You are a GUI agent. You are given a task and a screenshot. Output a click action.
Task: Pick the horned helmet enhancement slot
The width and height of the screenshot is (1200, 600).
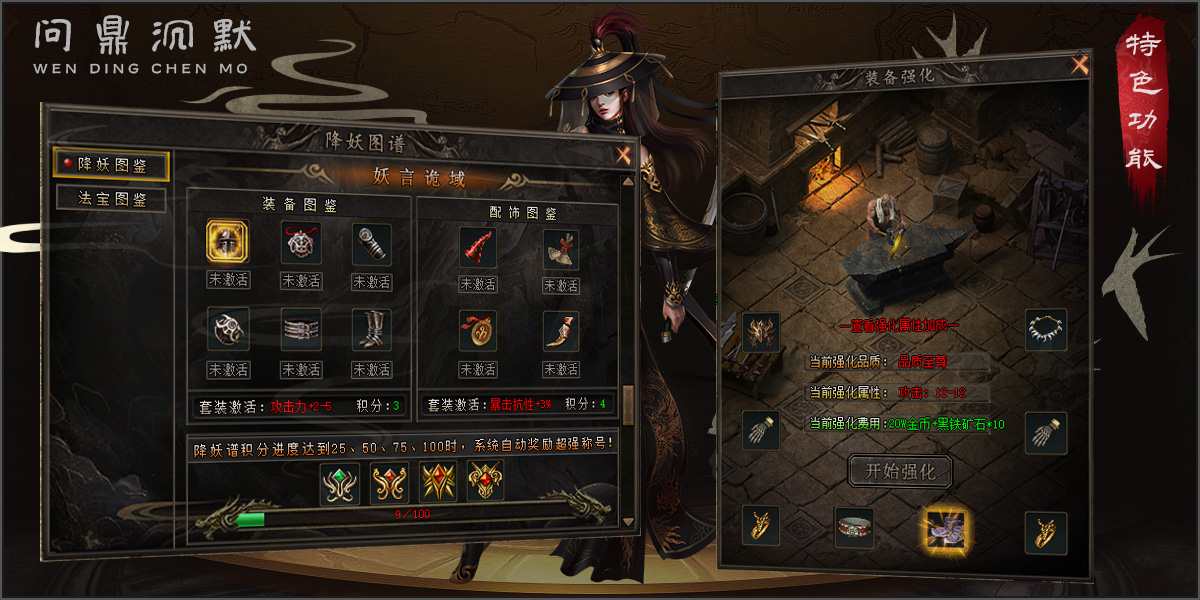point(761,332)
